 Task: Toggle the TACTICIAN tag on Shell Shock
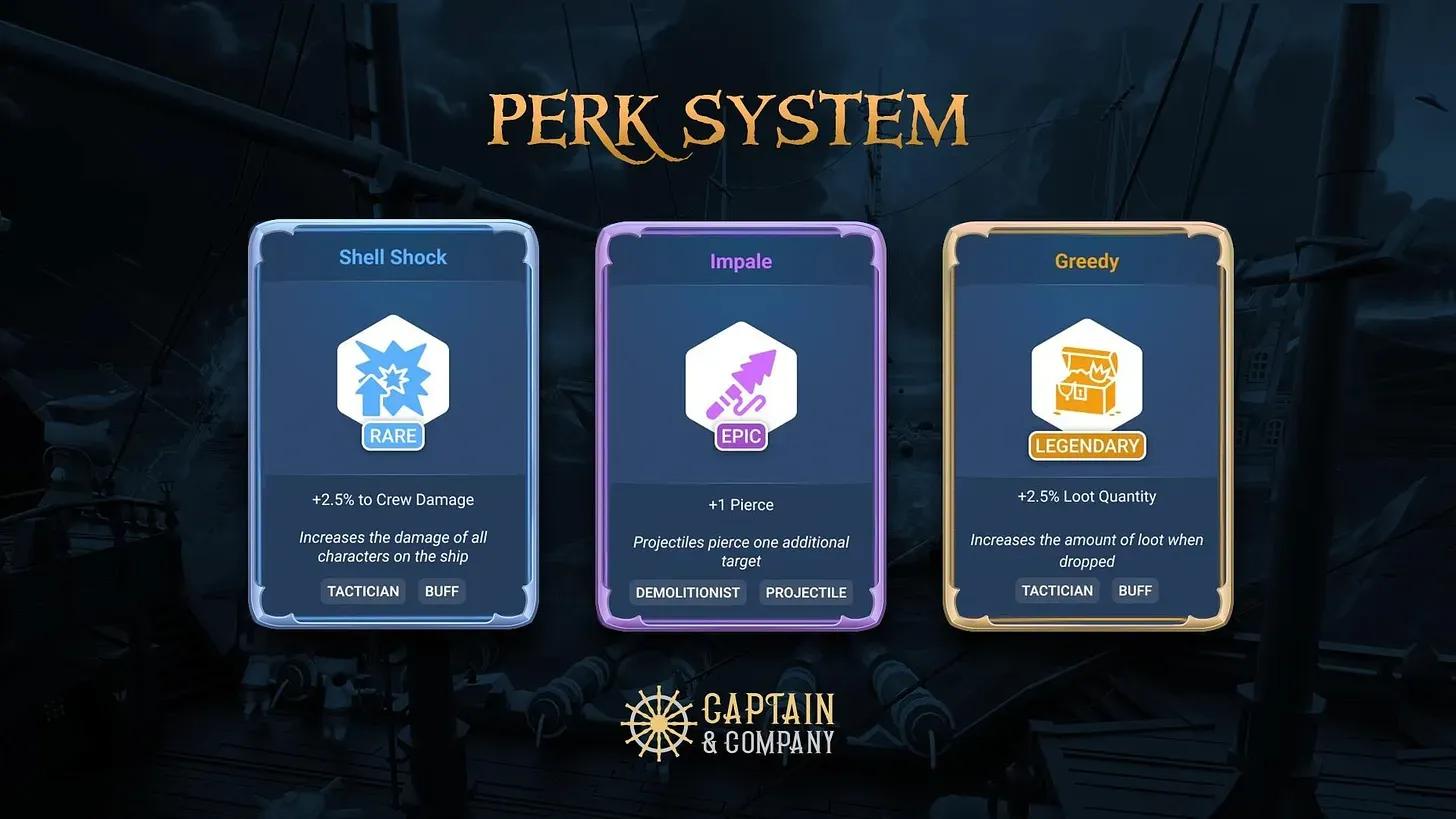(362, 591)
